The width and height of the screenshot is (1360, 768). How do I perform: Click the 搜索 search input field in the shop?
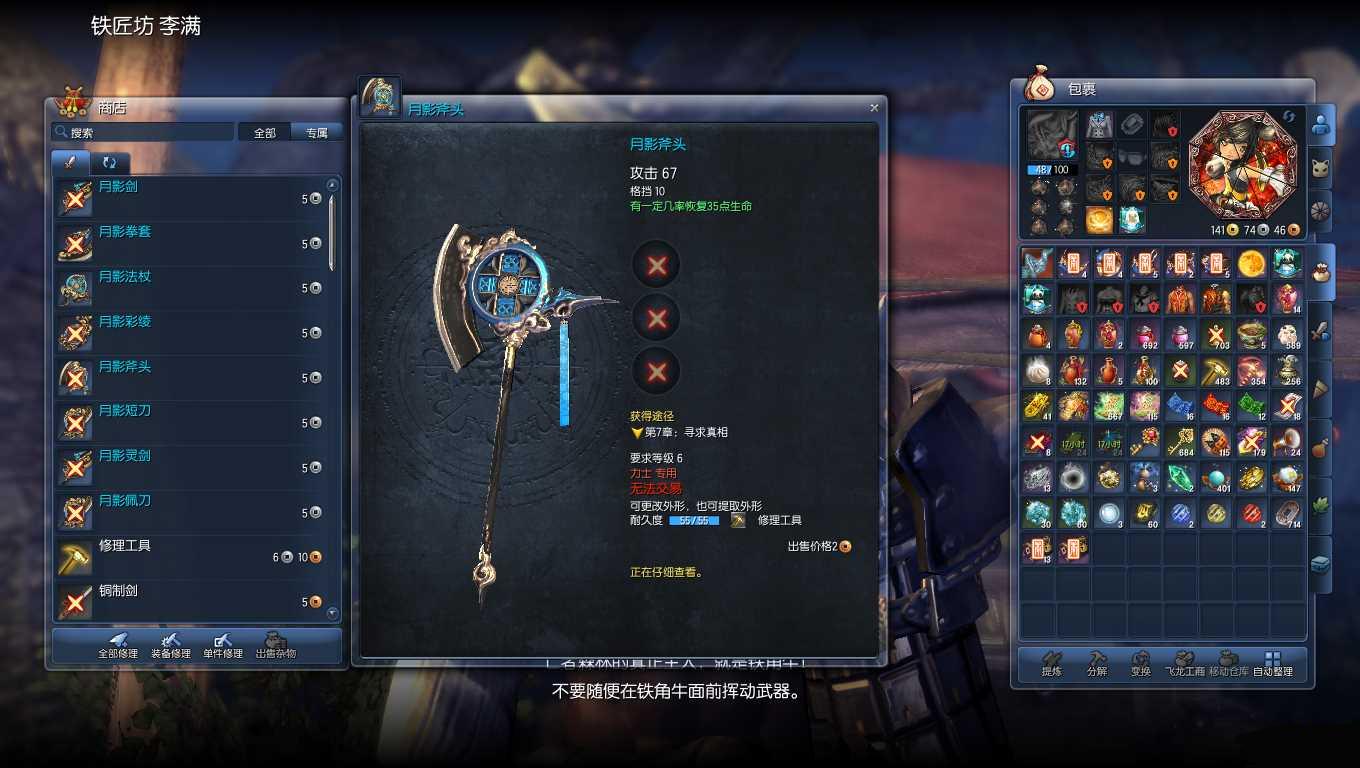[x=145, y=131]
